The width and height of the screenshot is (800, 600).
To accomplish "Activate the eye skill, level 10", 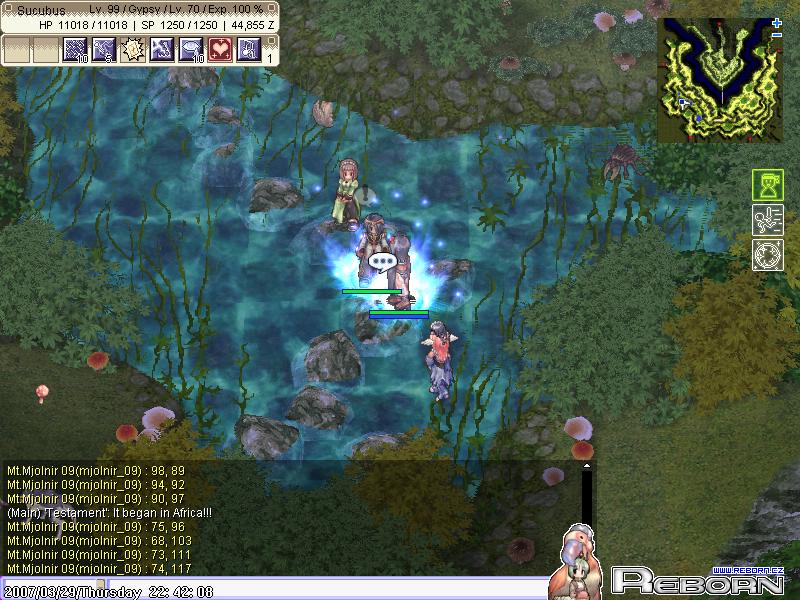I will click(x=191, y=49).
